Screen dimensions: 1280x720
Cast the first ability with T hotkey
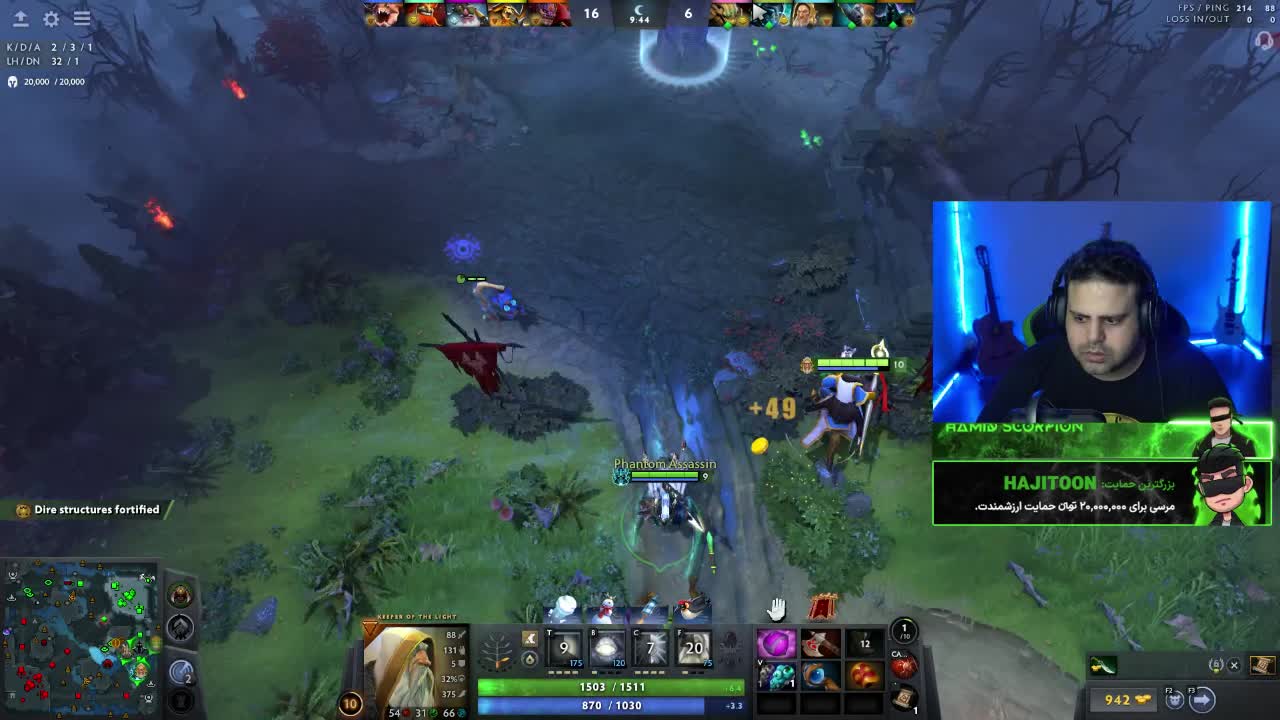click(x=564, y=649)
